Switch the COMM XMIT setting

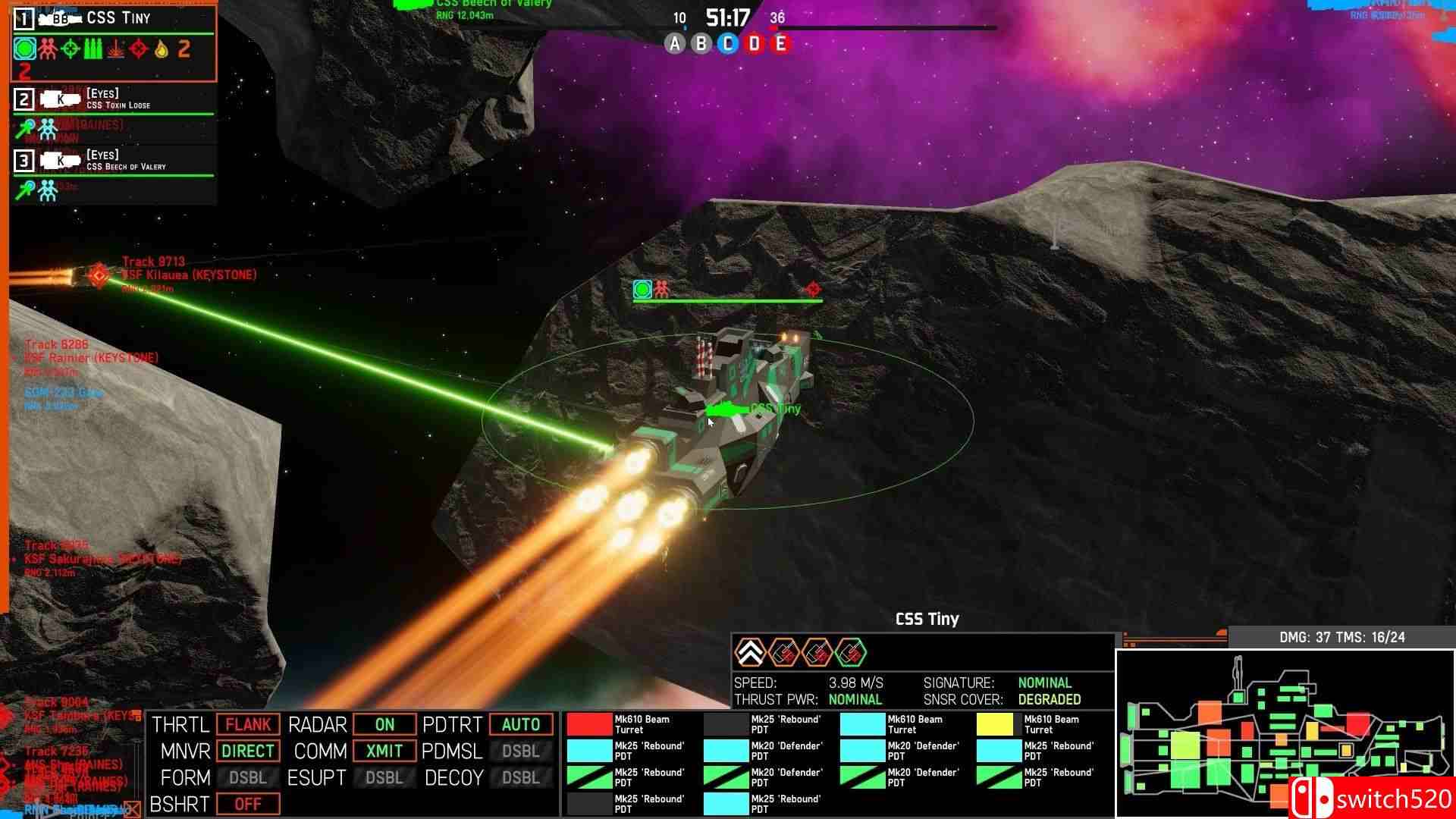384,751
